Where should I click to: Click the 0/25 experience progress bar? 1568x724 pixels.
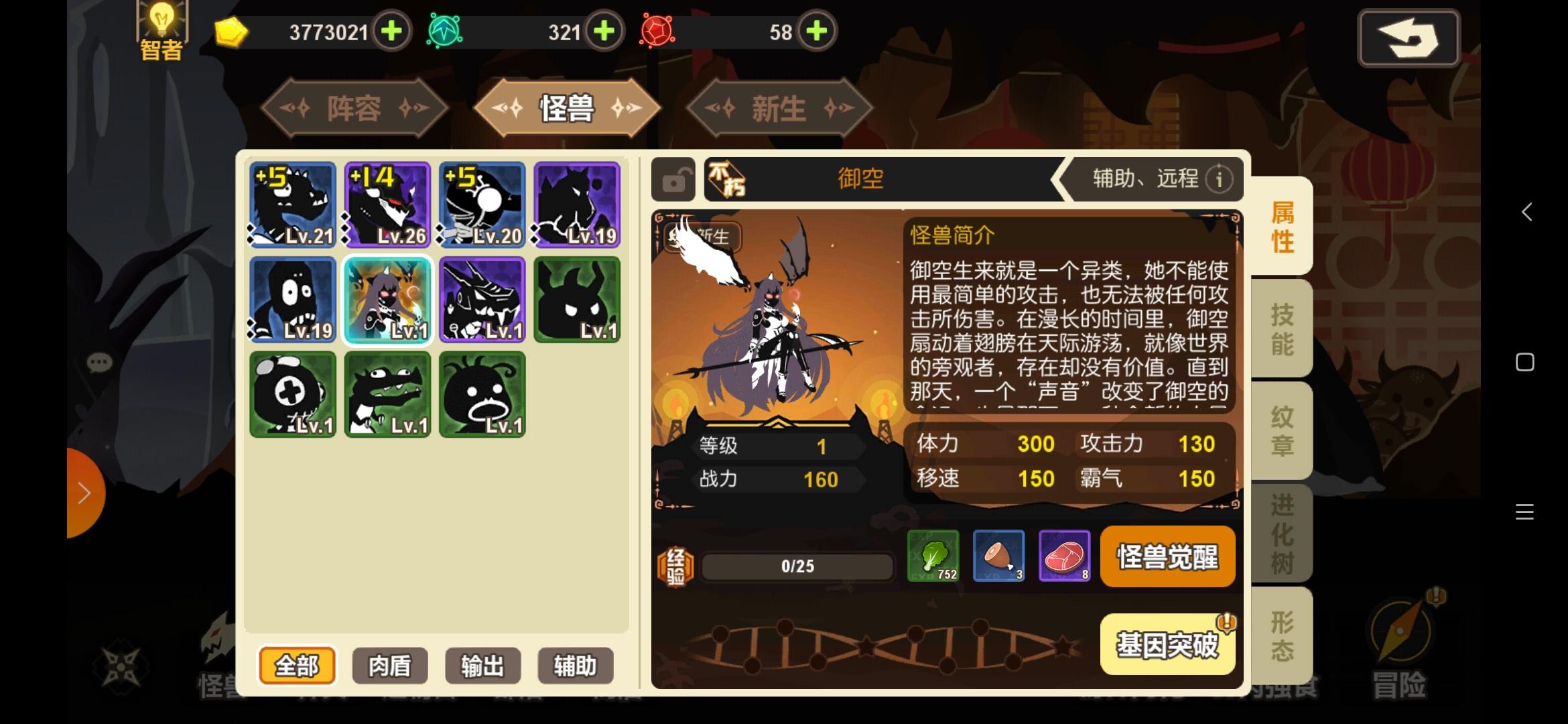[797, 565]
